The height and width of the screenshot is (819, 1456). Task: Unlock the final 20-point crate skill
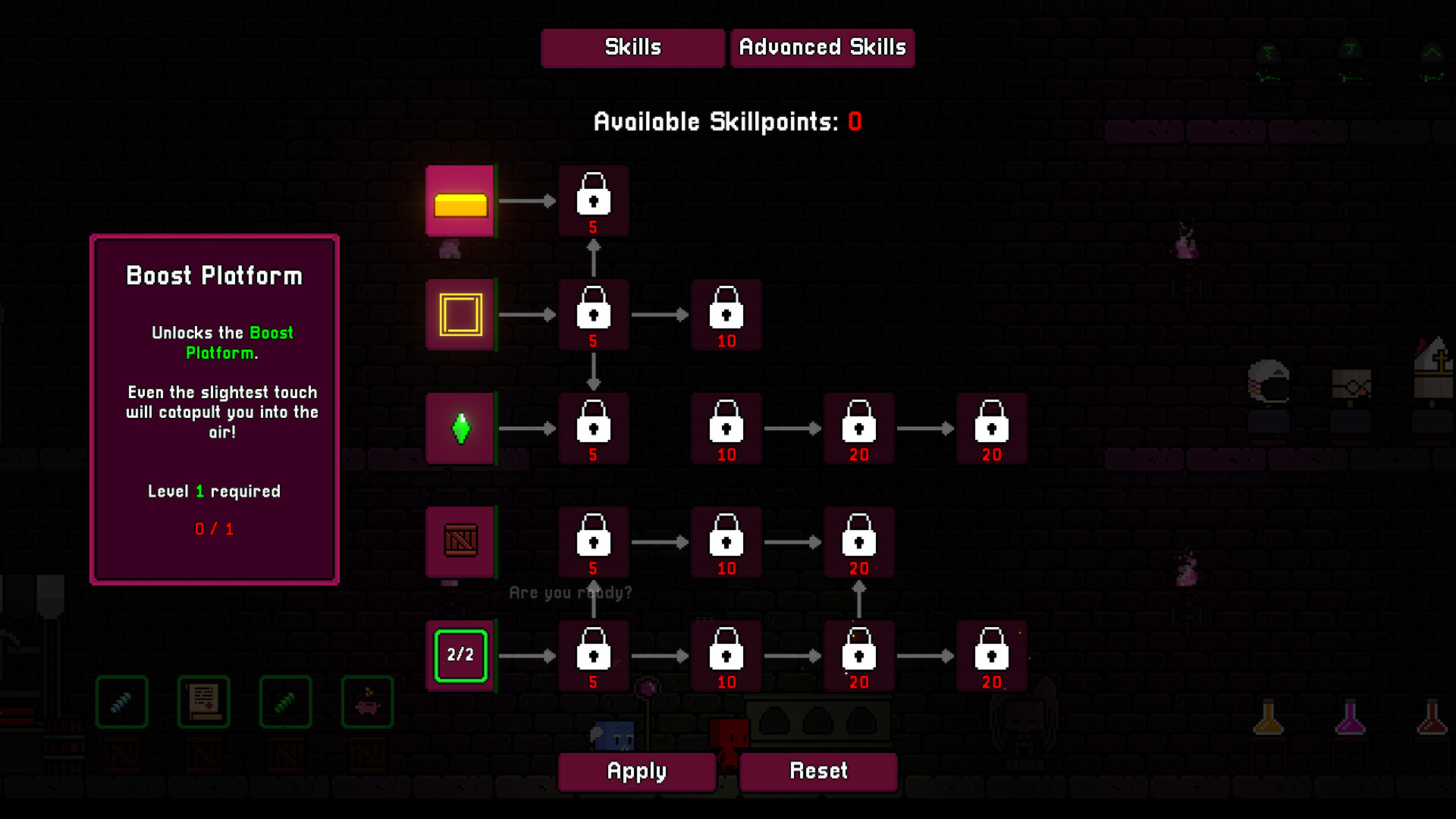coord(858,542)
